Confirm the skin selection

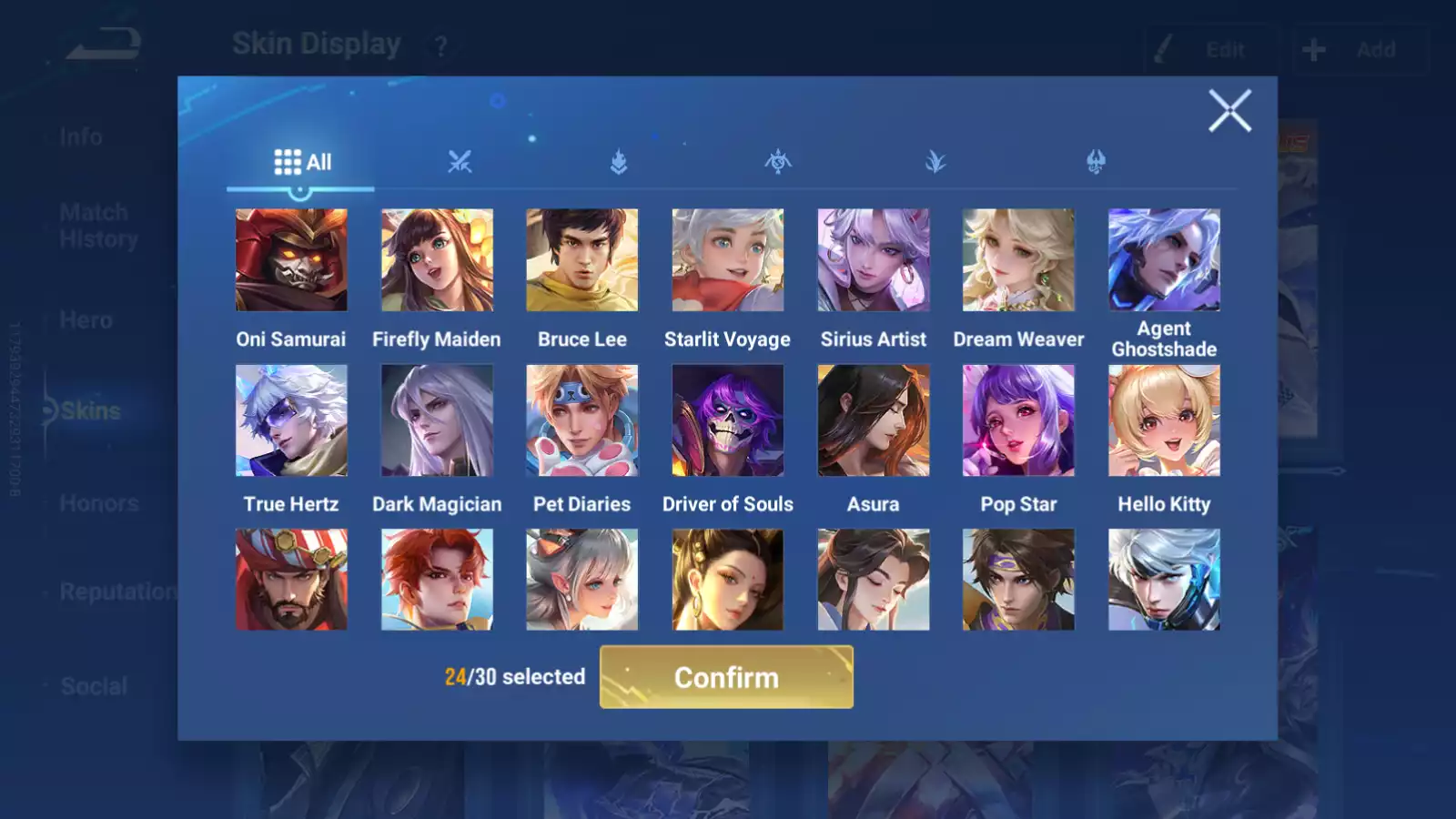pos(726,677)
